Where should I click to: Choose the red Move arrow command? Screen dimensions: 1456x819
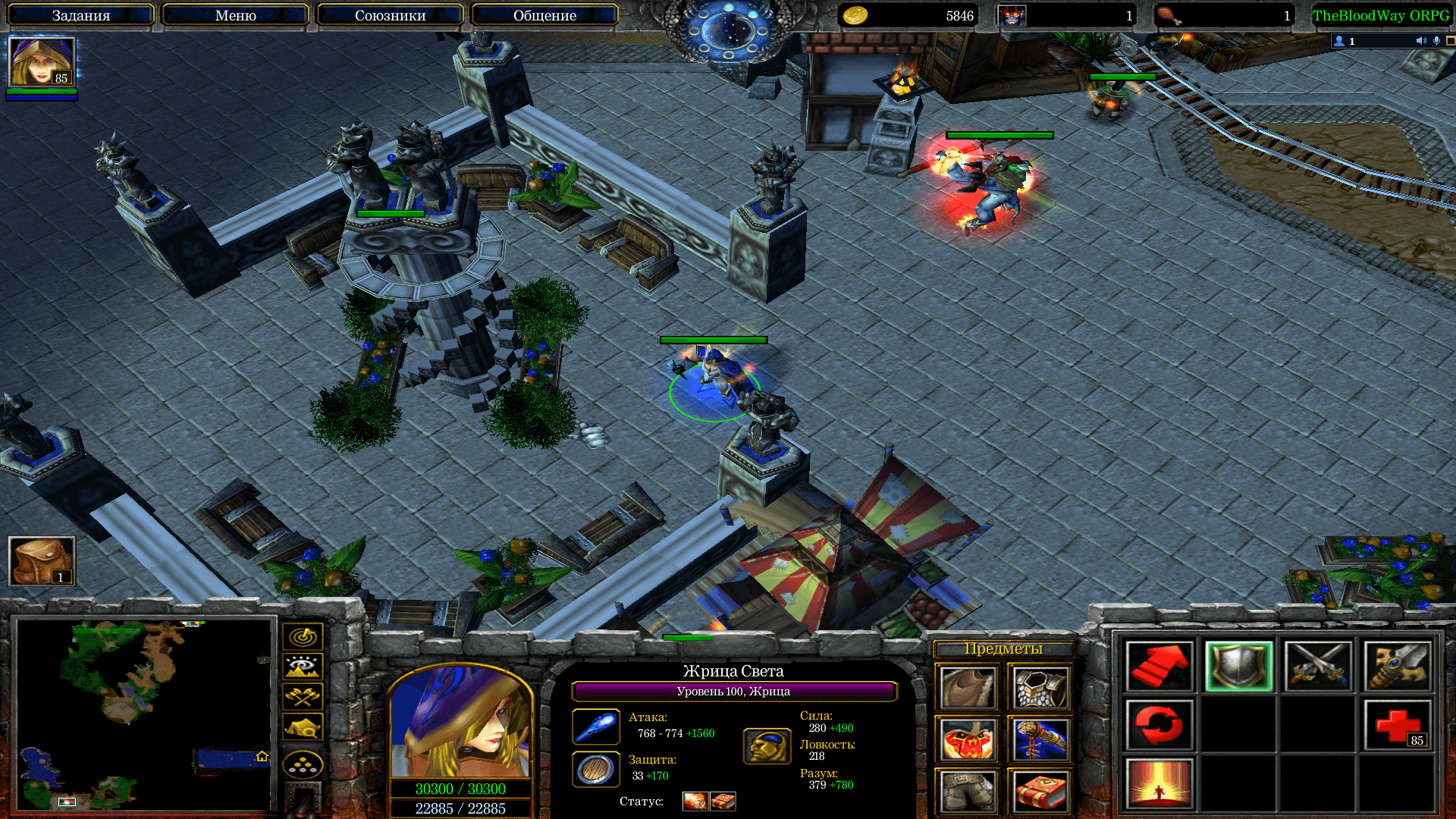tap(1159, 667)
